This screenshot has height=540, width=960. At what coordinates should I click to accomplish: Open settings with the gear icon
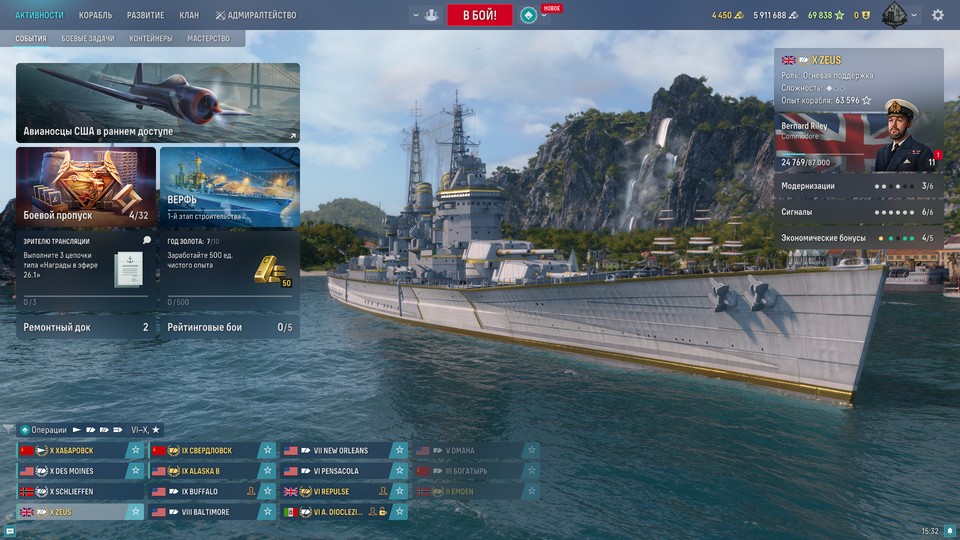(938, 15)
